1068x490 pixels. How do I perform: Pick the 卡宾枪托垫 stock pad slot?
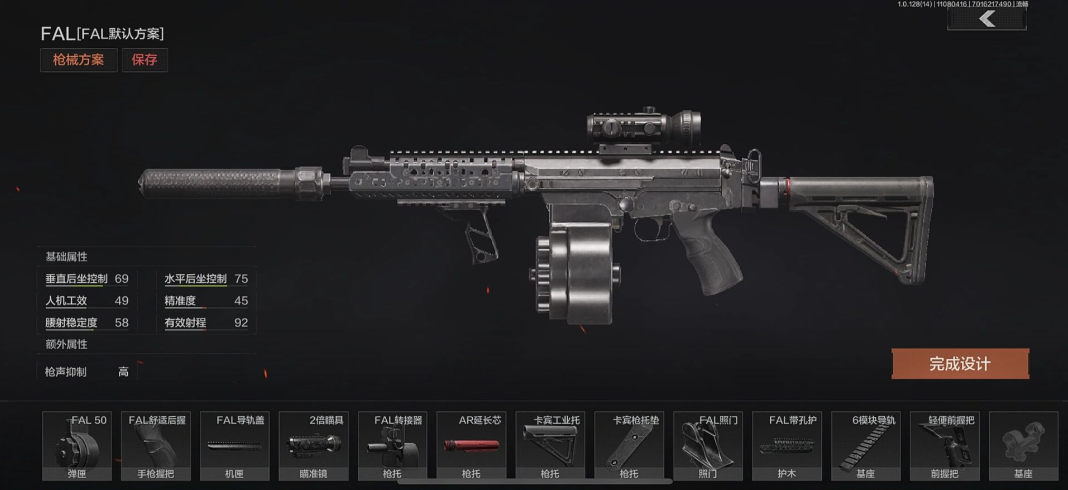click(629, 446)
